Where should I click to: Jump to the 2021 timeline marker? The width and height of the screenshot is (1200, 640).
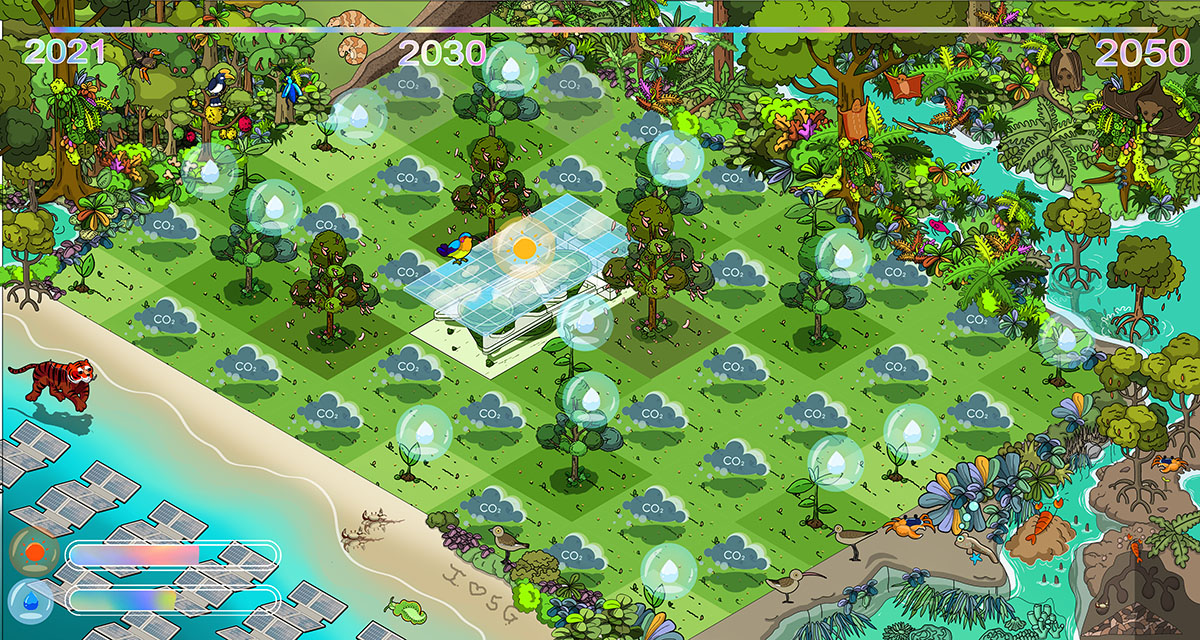click(x=65, y=52)
